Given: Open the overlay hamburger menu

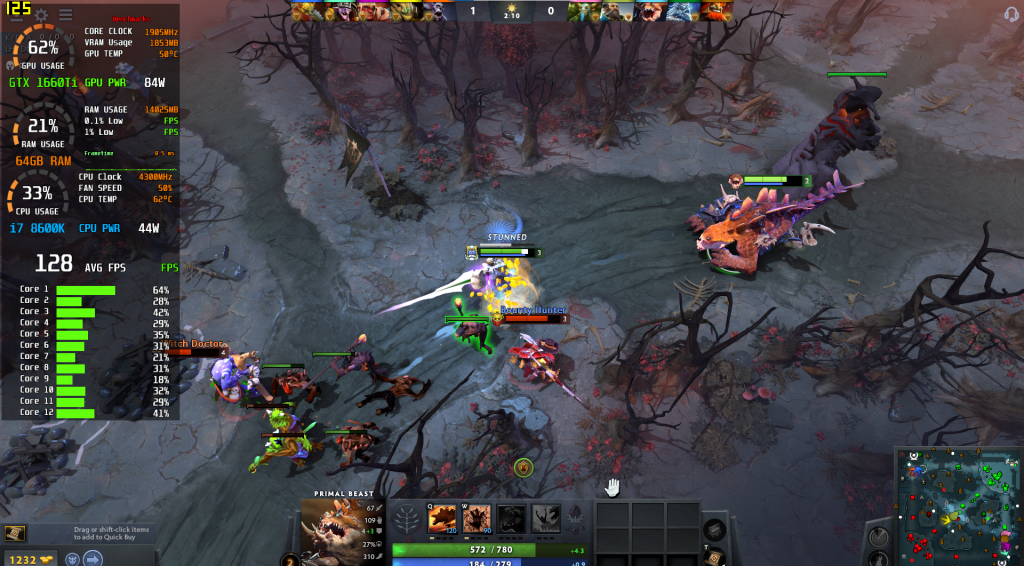Looking at the screenshot, I should click(x=66, y=15).
